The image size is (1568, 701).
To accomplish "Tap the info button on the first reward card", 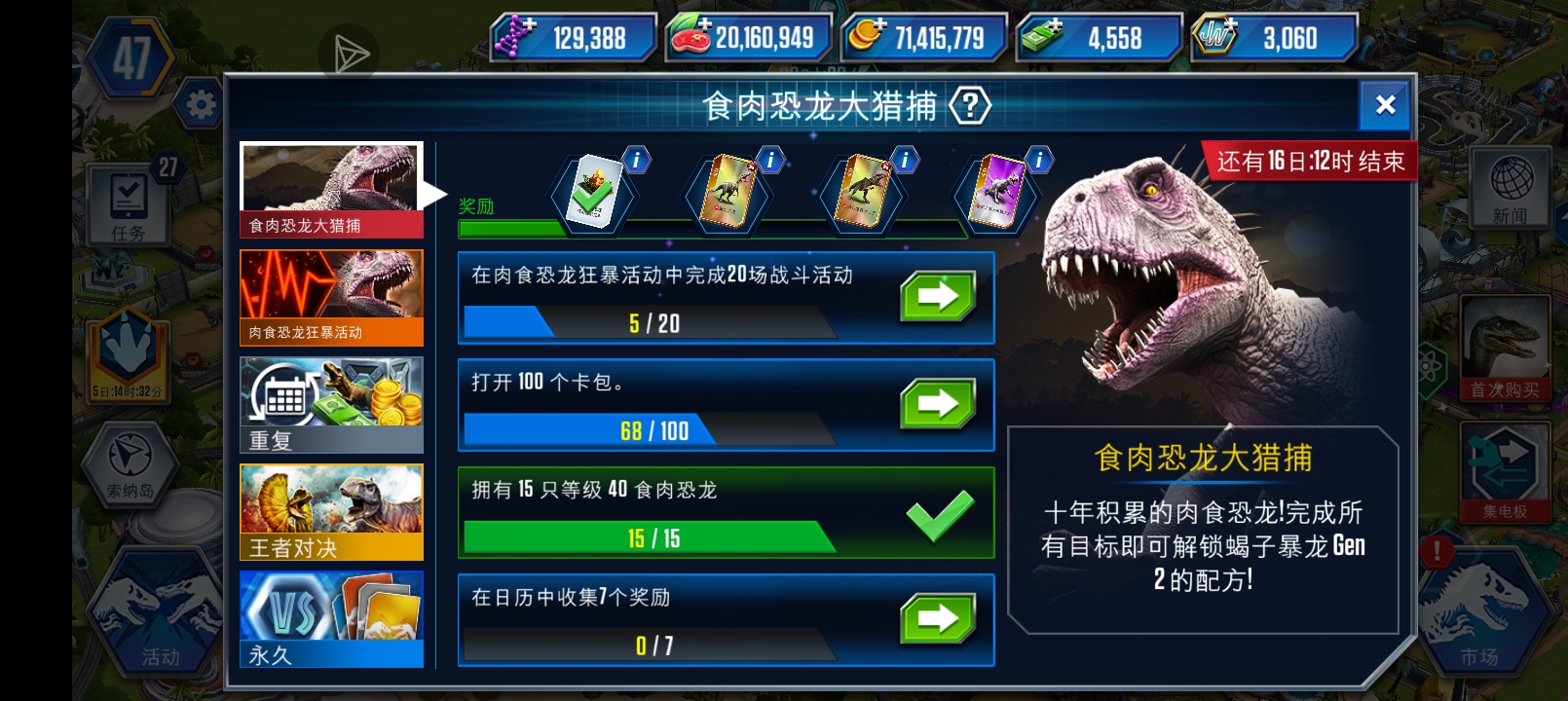I will click(637, 162).
